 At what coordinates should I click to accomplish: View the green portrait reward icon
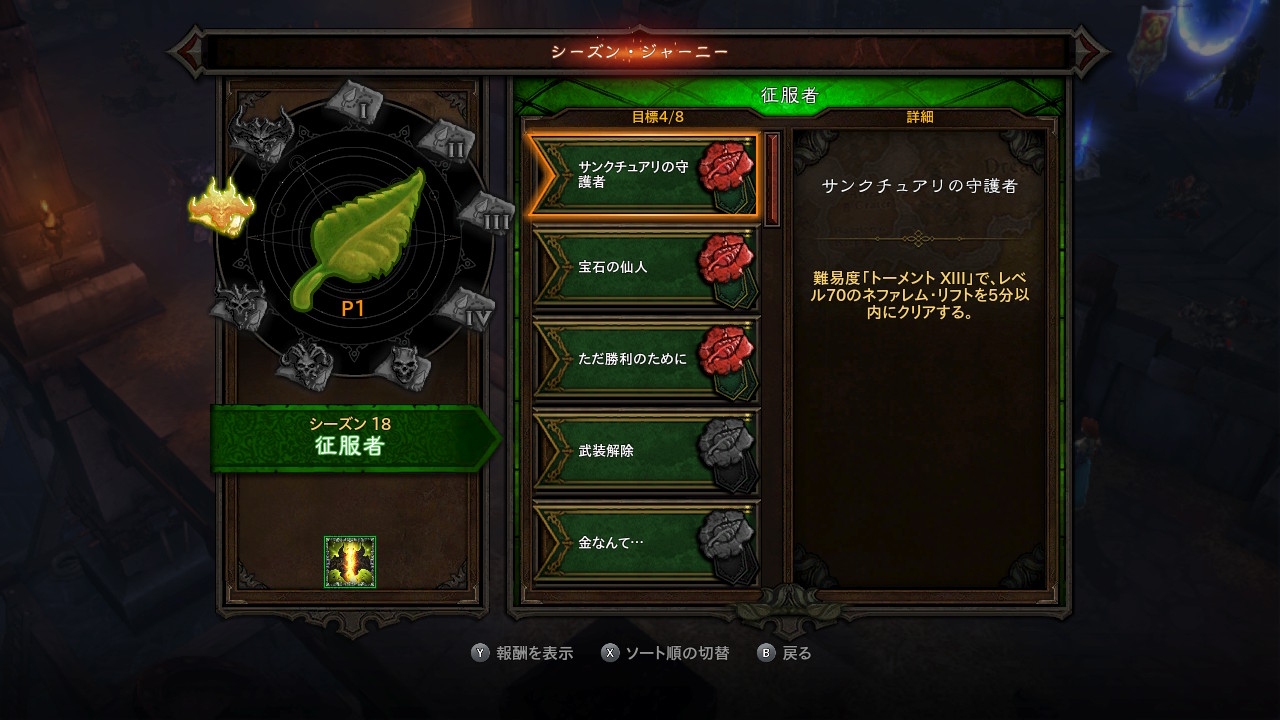(350, 562)
